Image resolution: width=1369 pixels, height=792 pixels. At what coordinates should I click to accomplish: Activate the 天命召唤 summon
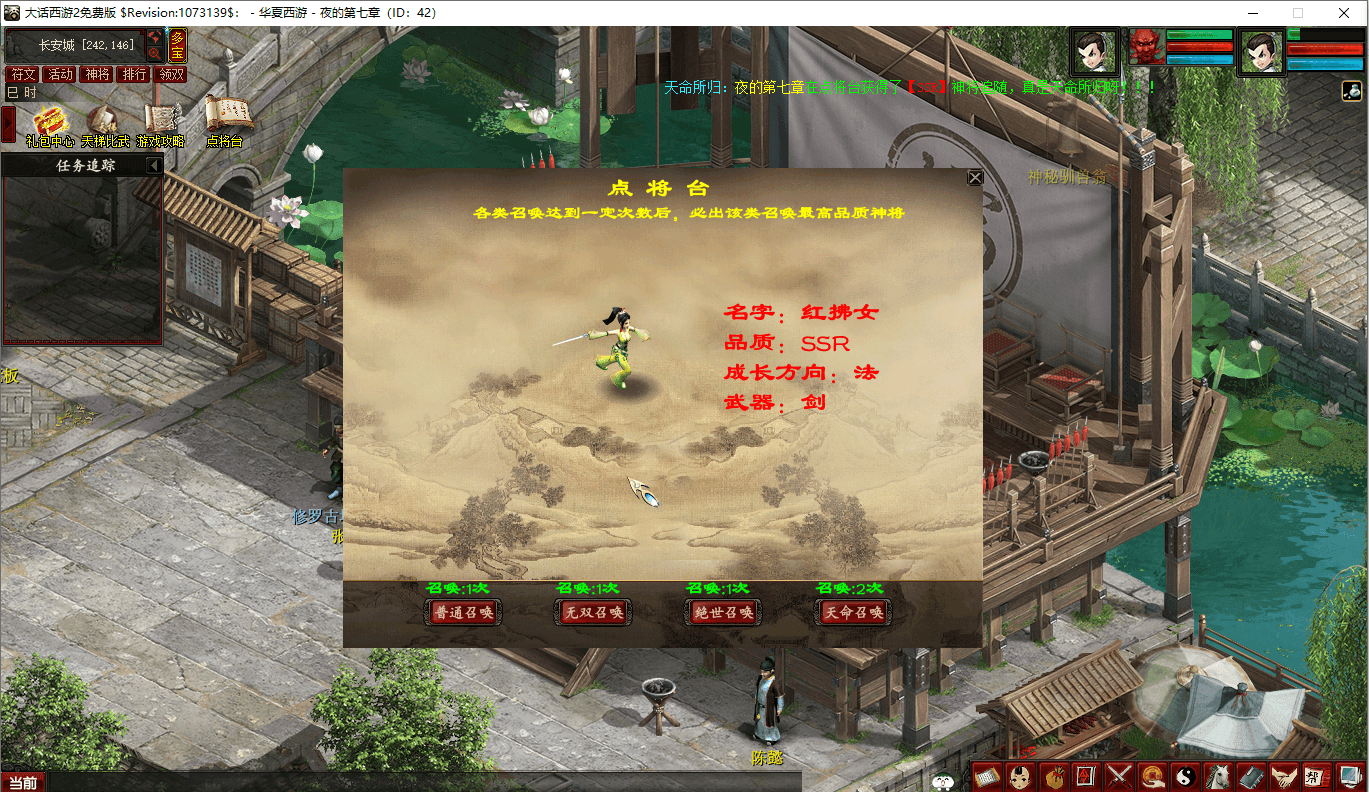pyautogui.click(x=853, y=612)
